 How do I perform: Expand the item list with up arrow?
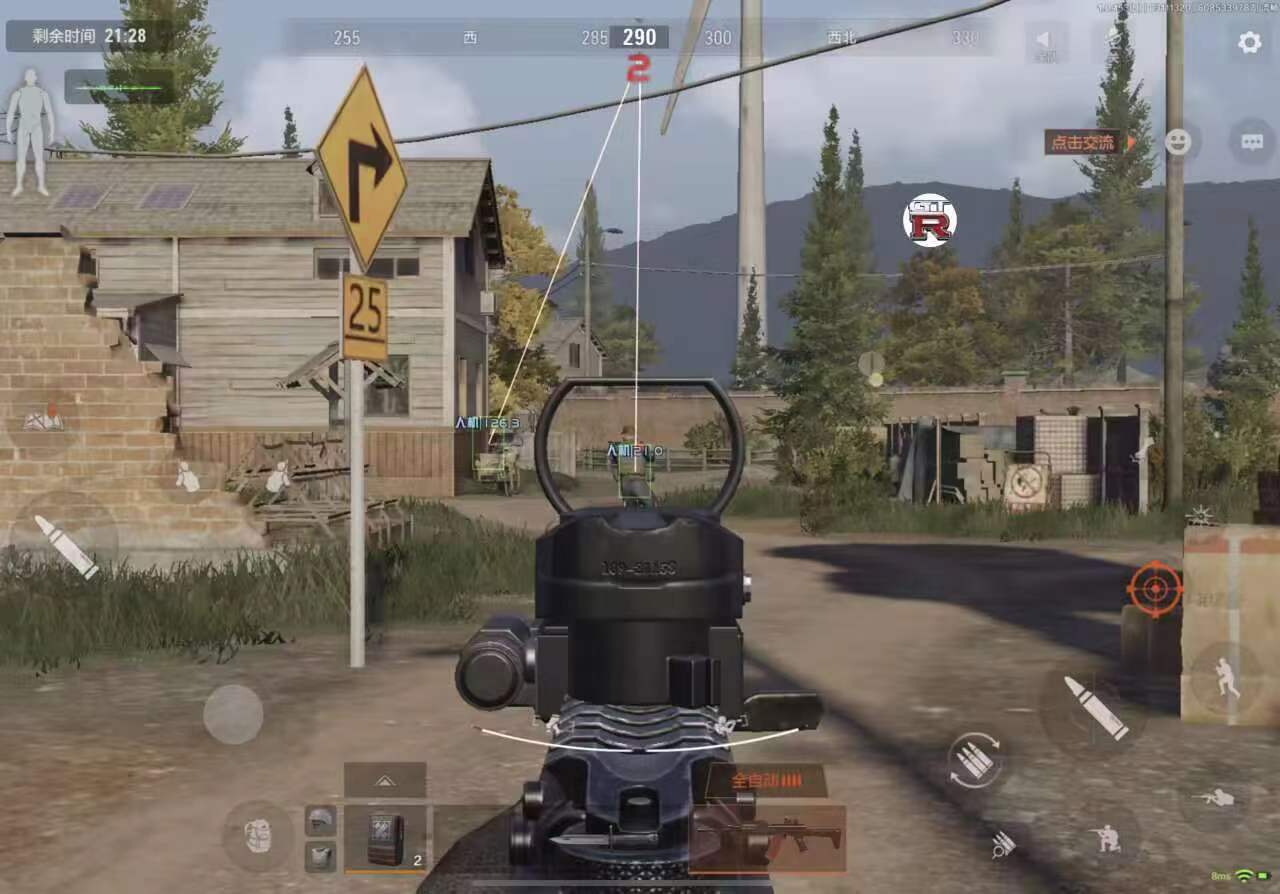pyautogui.click(x=385, y=779)
